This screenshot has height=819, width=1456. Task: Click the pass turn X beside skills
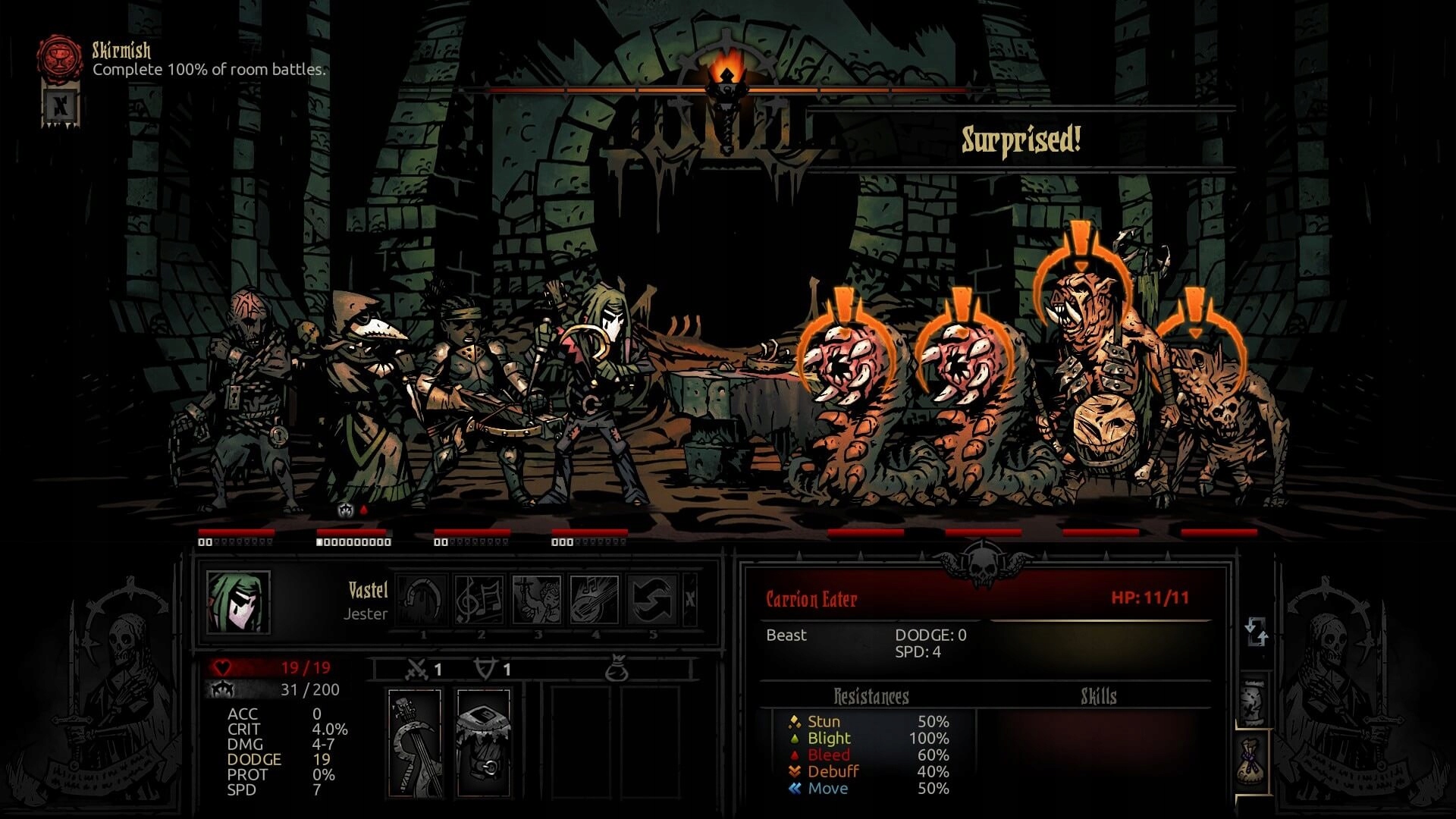690,599
